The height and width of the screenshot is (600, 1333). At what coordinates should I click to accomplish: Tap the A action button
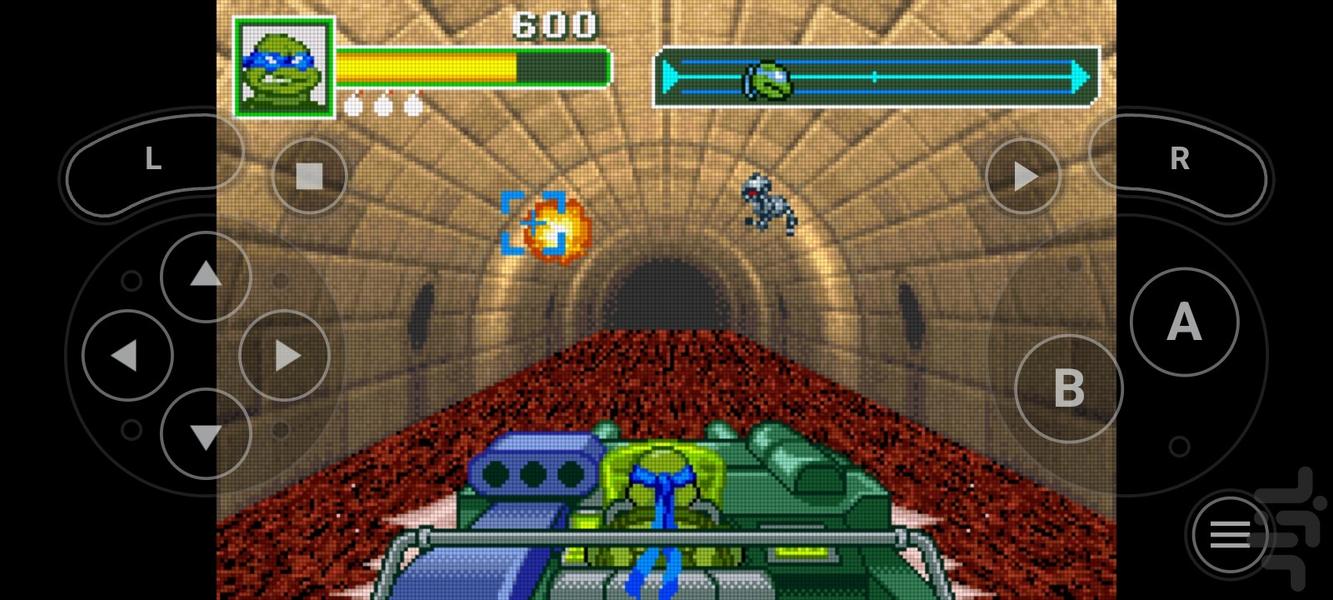[1184, 323]
